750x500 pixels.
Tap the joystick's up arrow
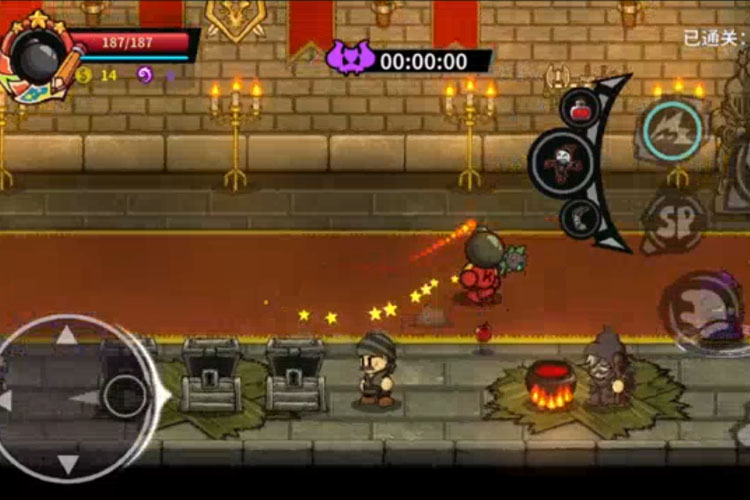click(67, 336)
